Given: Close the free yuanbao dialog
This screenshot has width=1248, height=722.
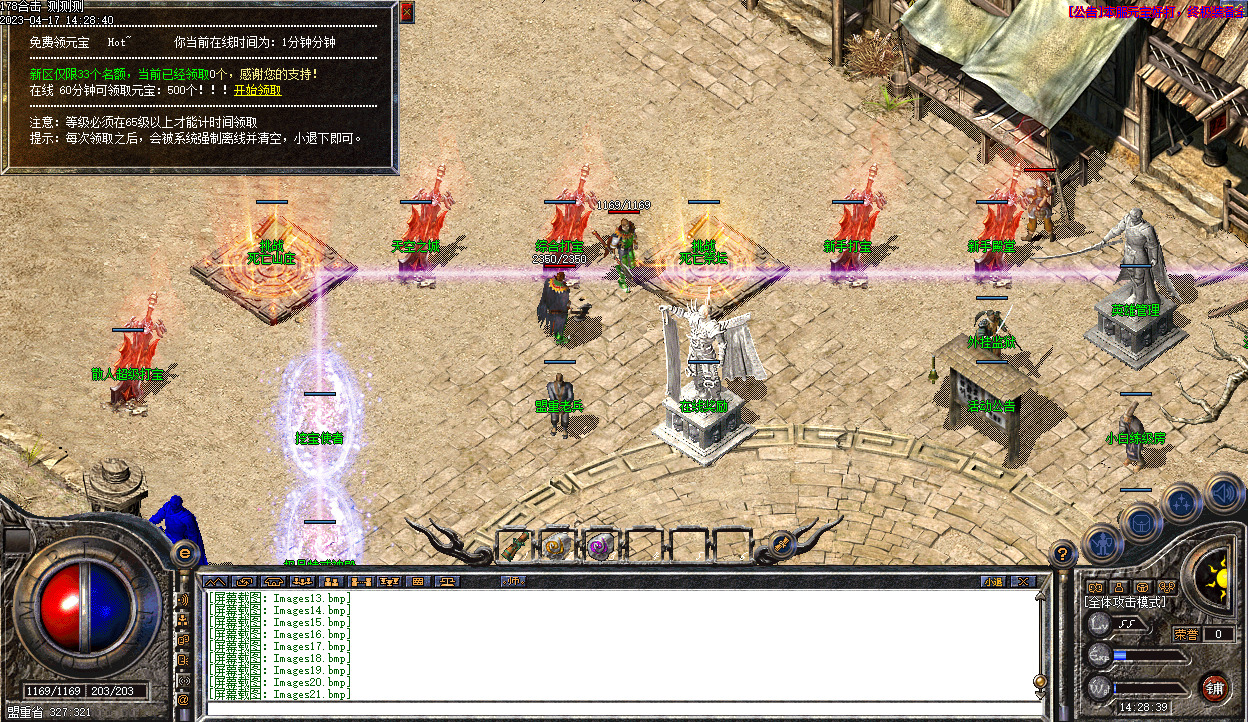Looking at the screenshot, I should [407, 12].
